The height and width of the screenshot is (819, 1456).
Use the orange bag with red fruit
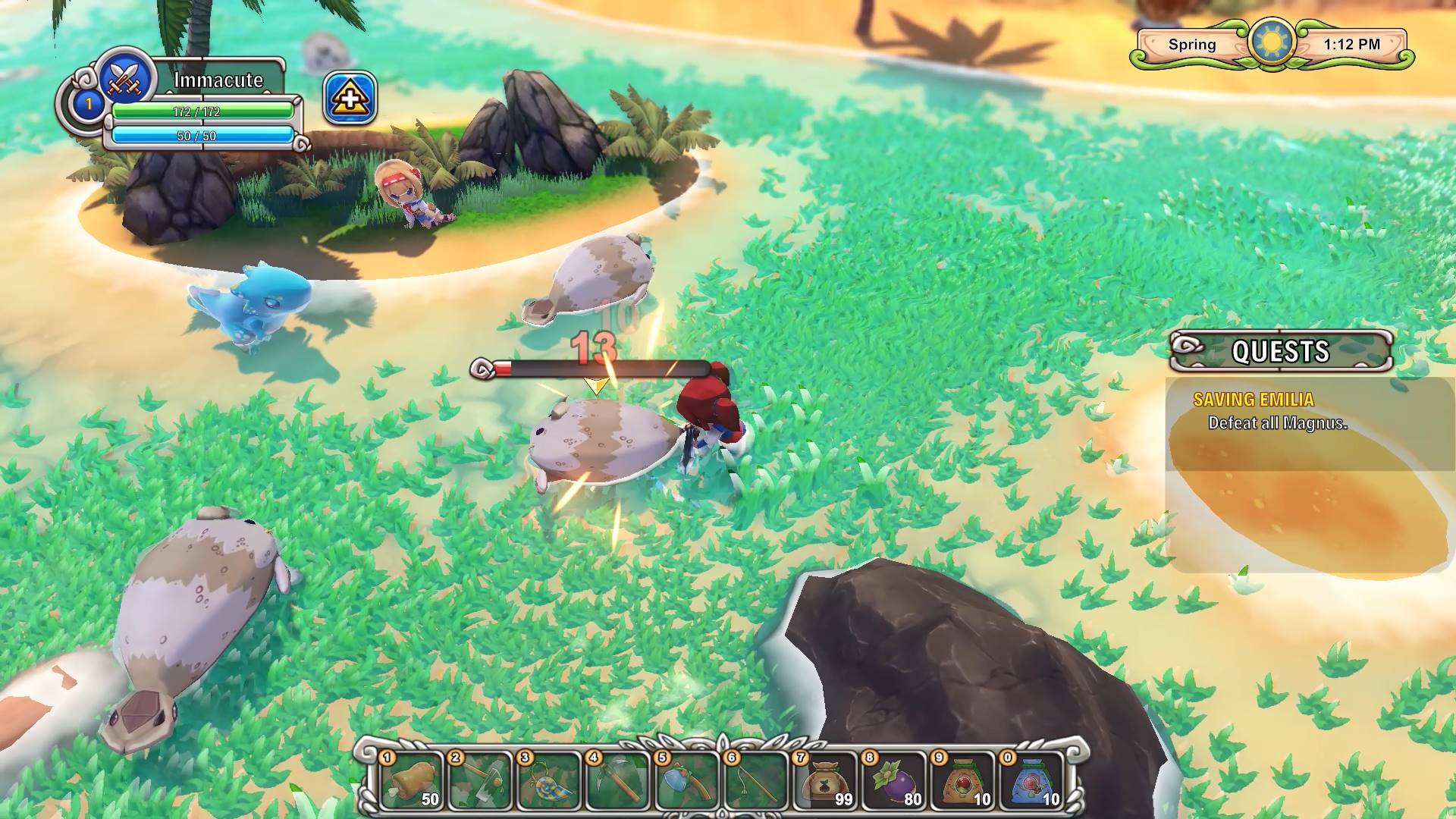click(x=962, y=779)
